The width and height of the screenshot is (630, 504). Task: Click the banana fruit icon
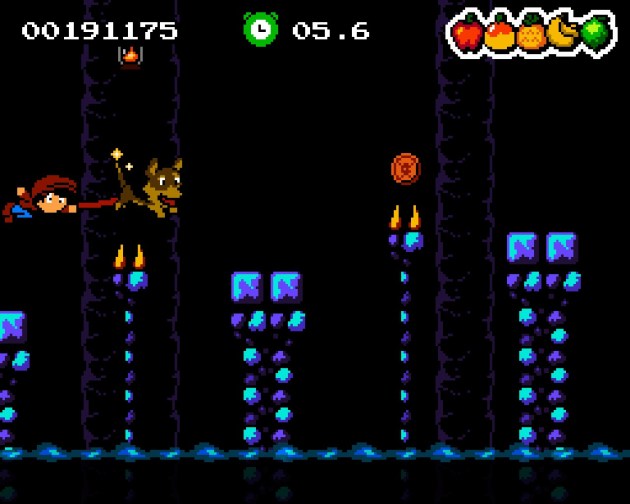pos(564,34)
